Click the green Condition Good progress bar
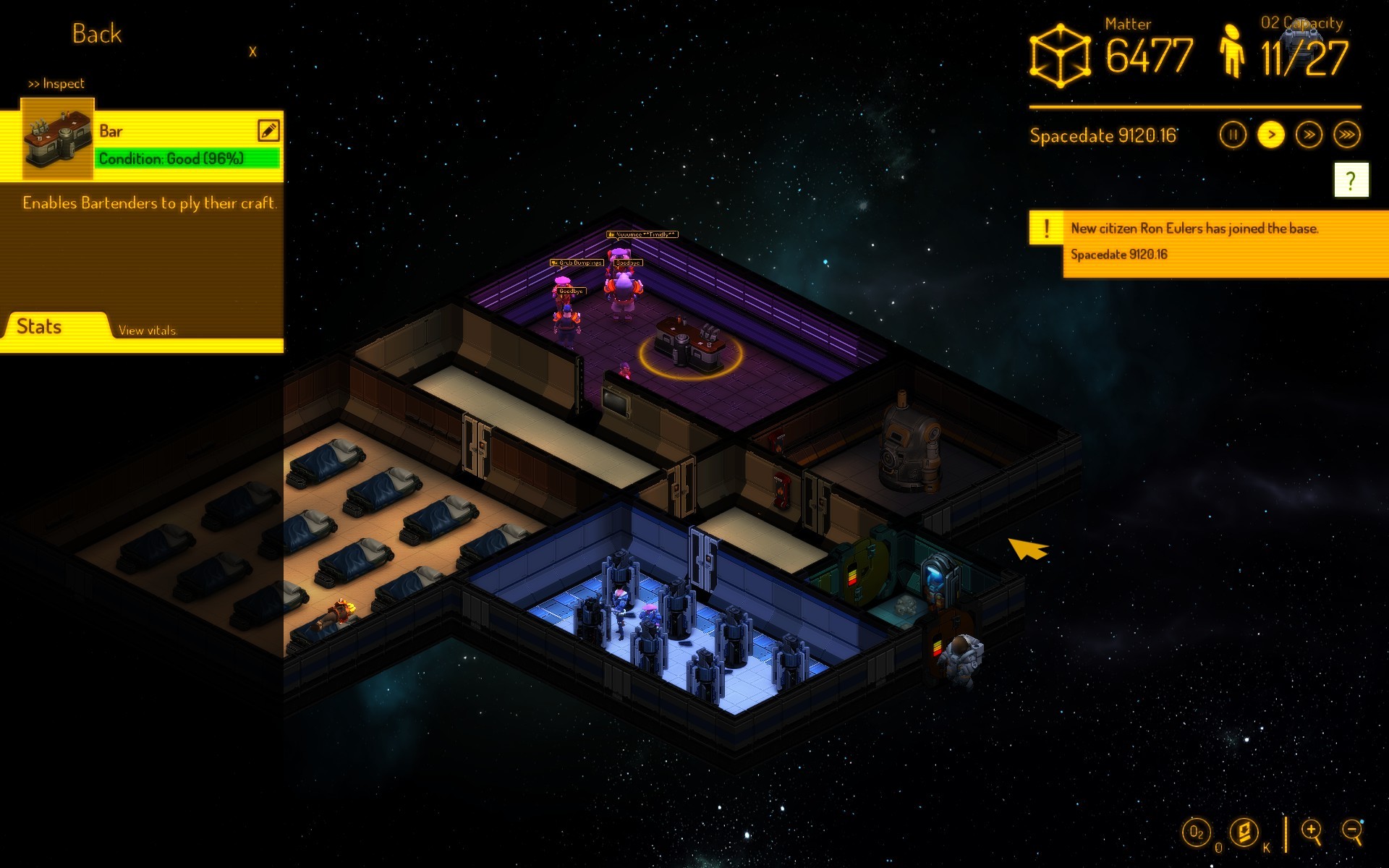This screenshot has height=868, width=1389. pos(186,158)
